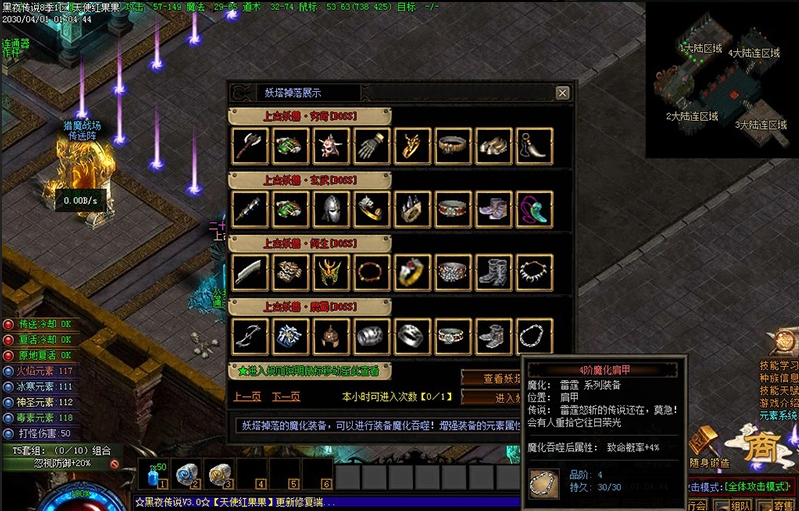799x511 pixels.
Task: Click the 查看妖塔 button
Action: click(x=491, y=378)
